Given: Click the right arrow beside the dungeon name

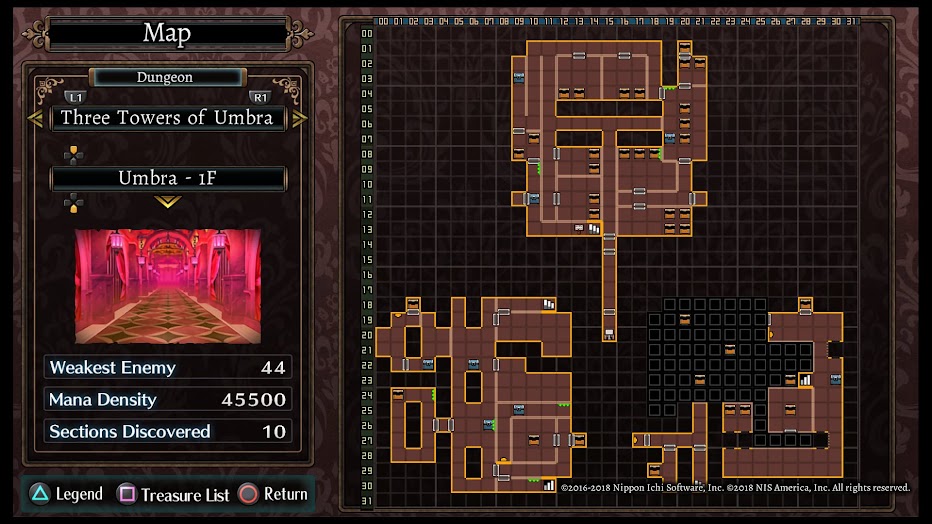Looking at the screenshot, I should (x=299, y=118).
